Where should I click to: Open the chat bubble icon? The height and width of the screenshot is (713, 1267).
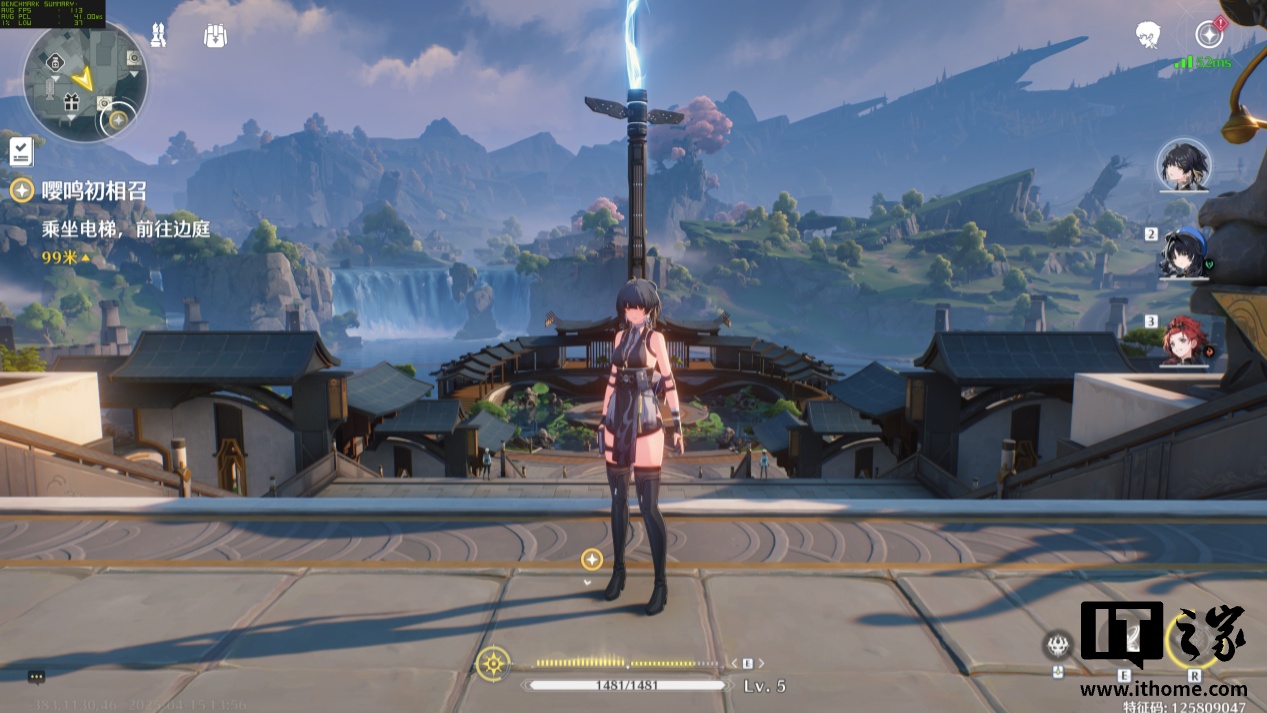click(x=36, y=677)
